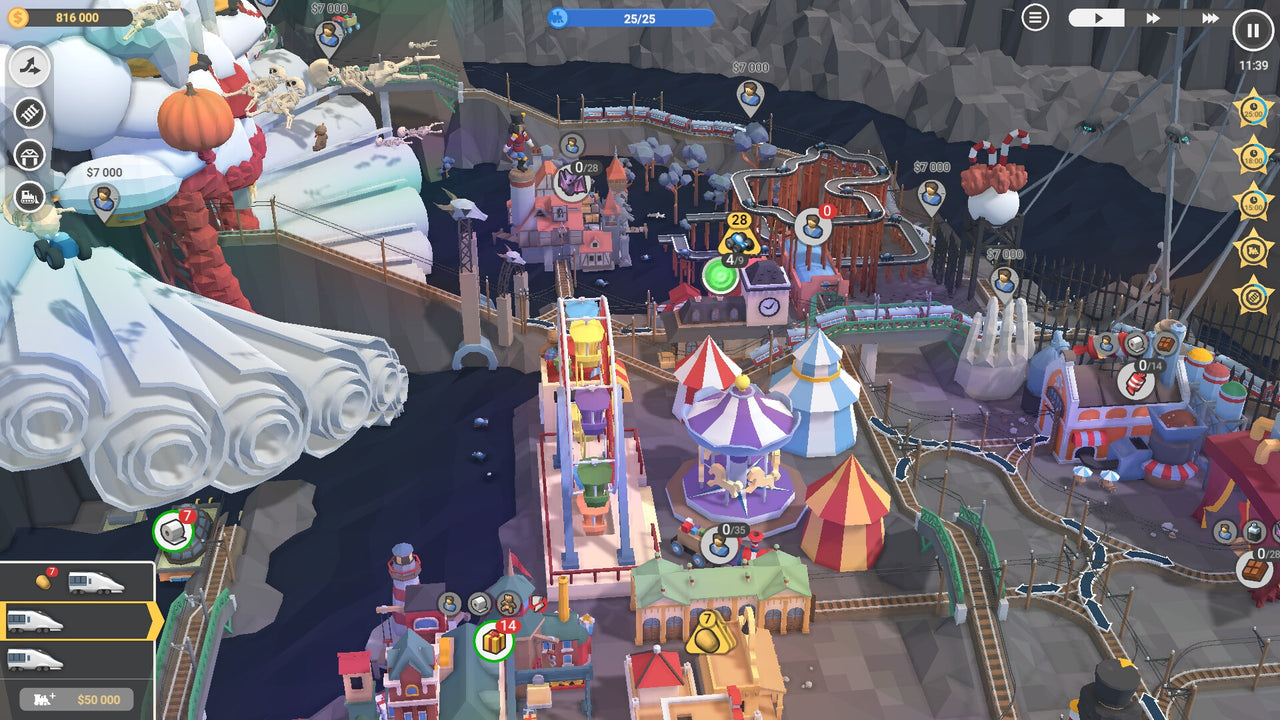
Task: Select the station building tool
Action: tap(30, 155)
